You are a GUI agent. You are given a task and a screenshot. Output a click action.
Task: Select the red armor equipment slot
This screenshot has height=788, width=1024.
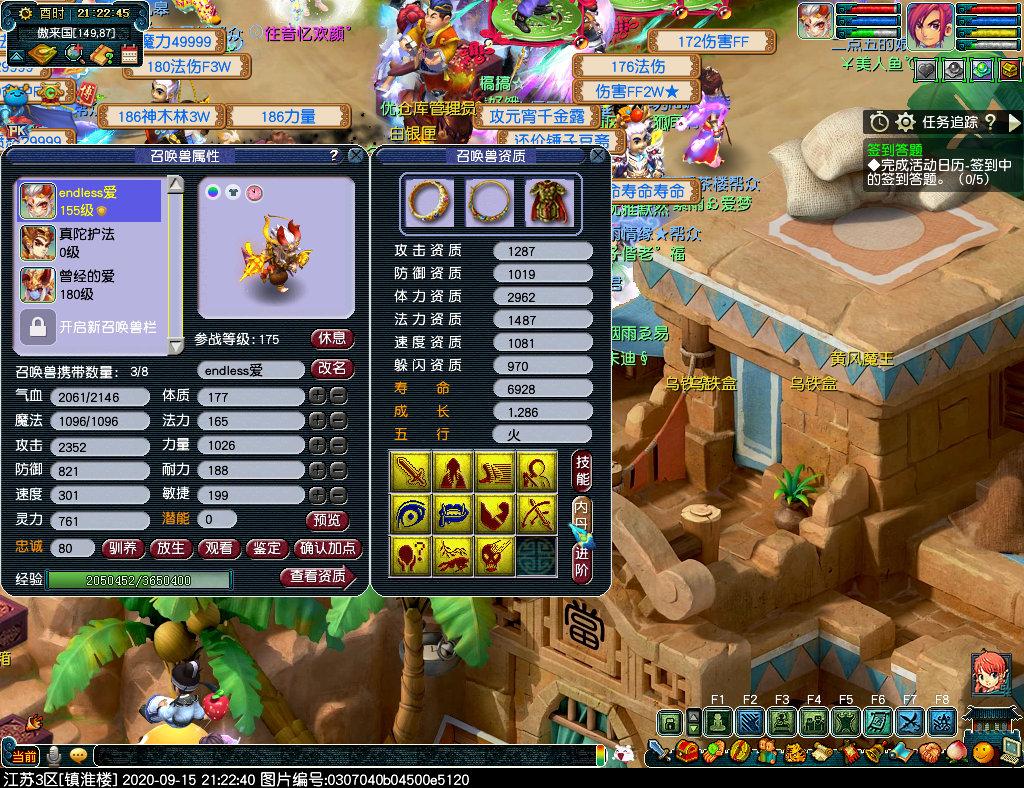[x=546, y=202]
